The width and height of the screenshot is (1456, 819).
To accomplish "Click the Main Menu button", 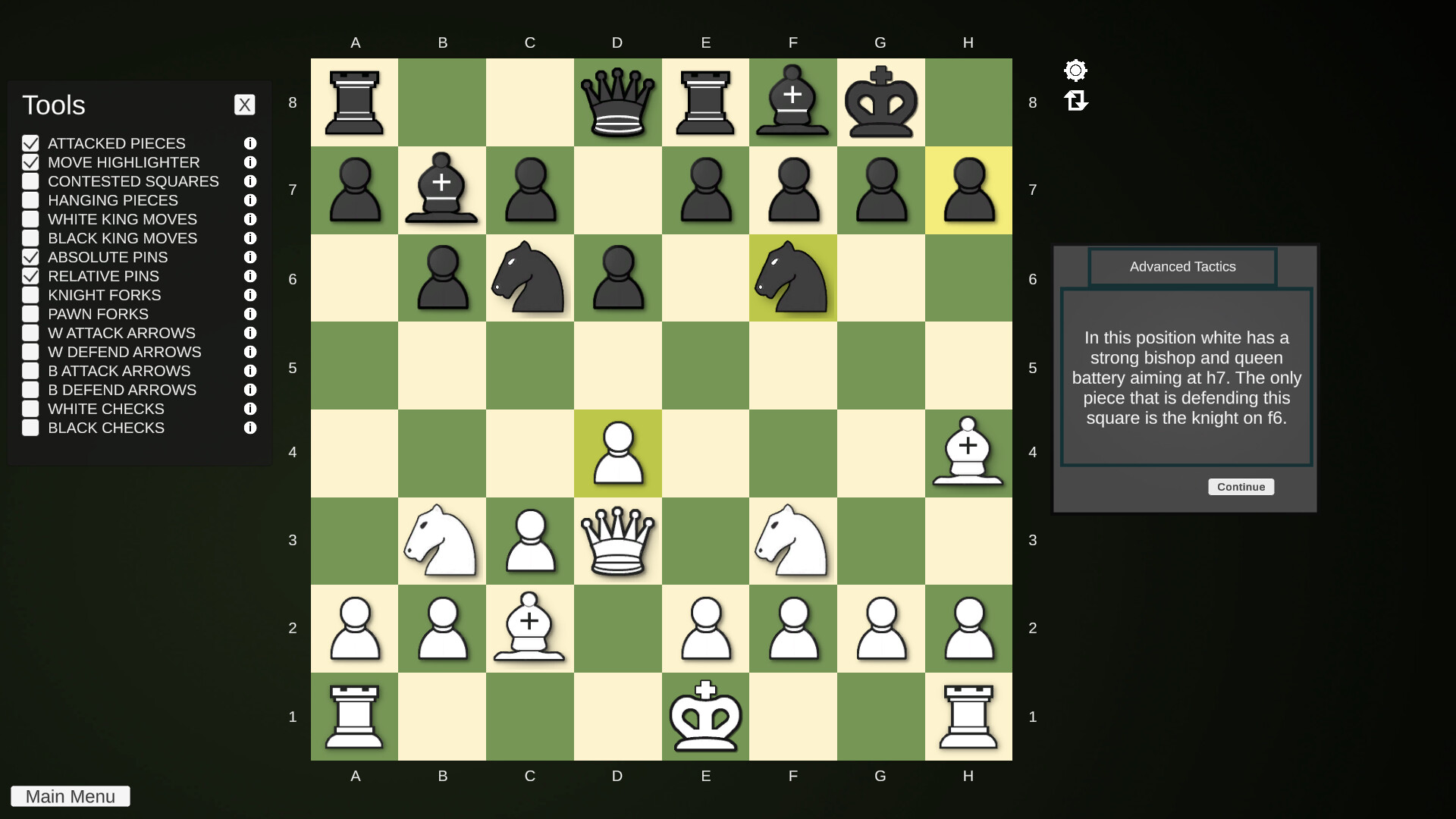I will pos(70,796).
